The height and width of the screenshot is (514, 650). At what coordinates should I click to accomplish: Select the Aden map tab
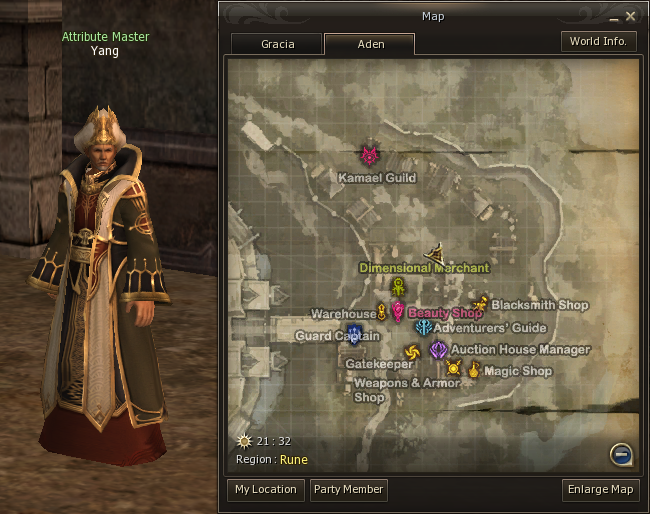coord(369,45)
